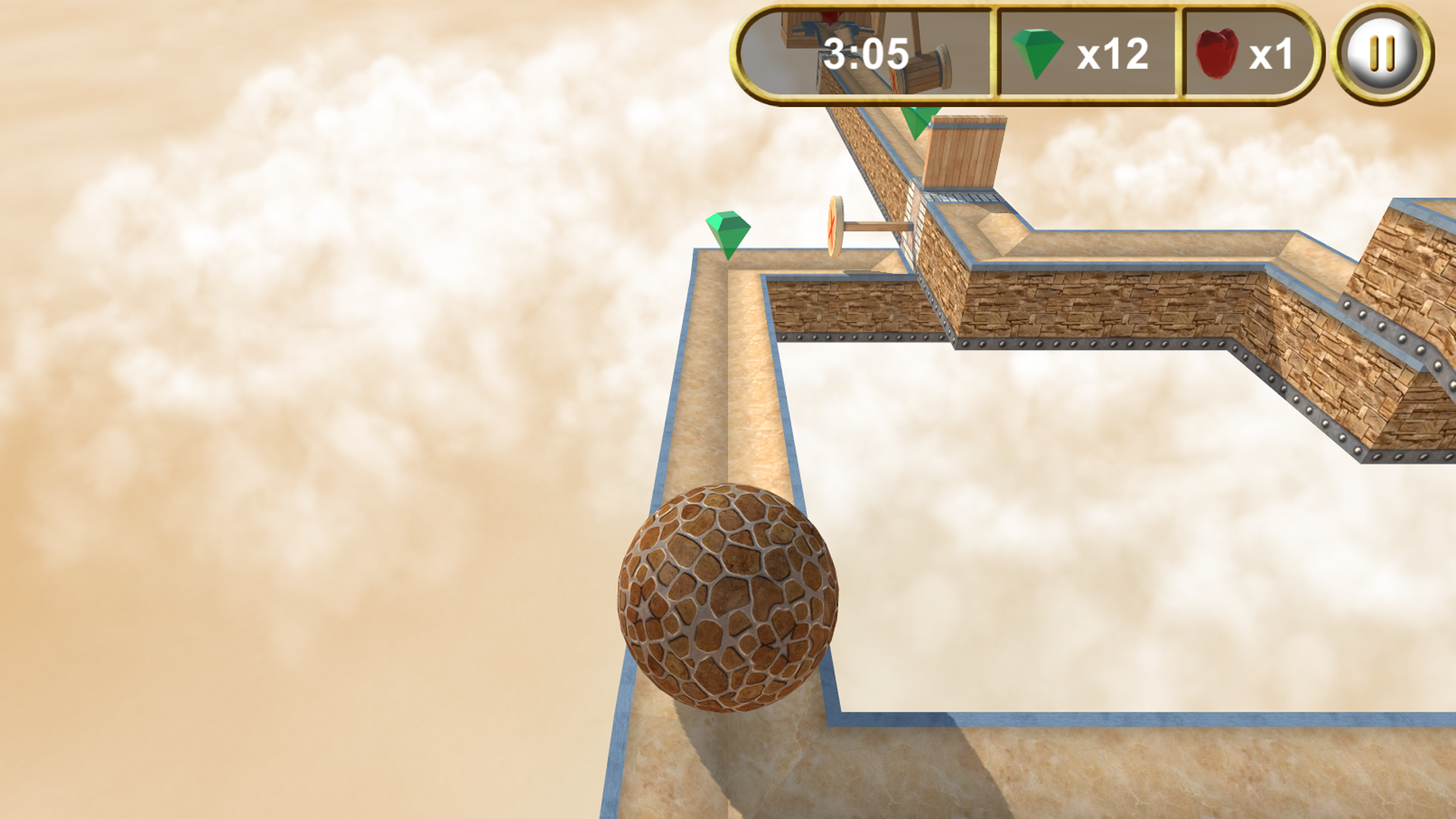Click the timer showing 3:05
This screenshot has height=819, width=1456.
tap(864, 53)
